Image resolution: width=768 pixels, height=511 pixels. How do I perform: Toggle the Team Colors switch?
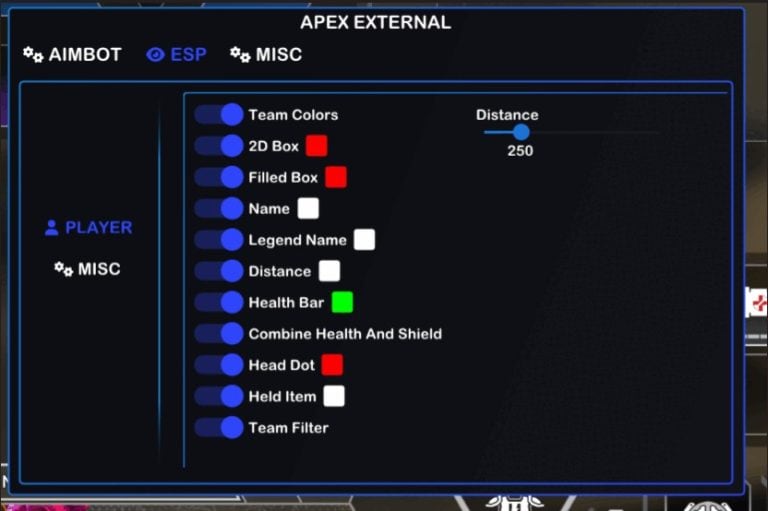tap(219, 115)
